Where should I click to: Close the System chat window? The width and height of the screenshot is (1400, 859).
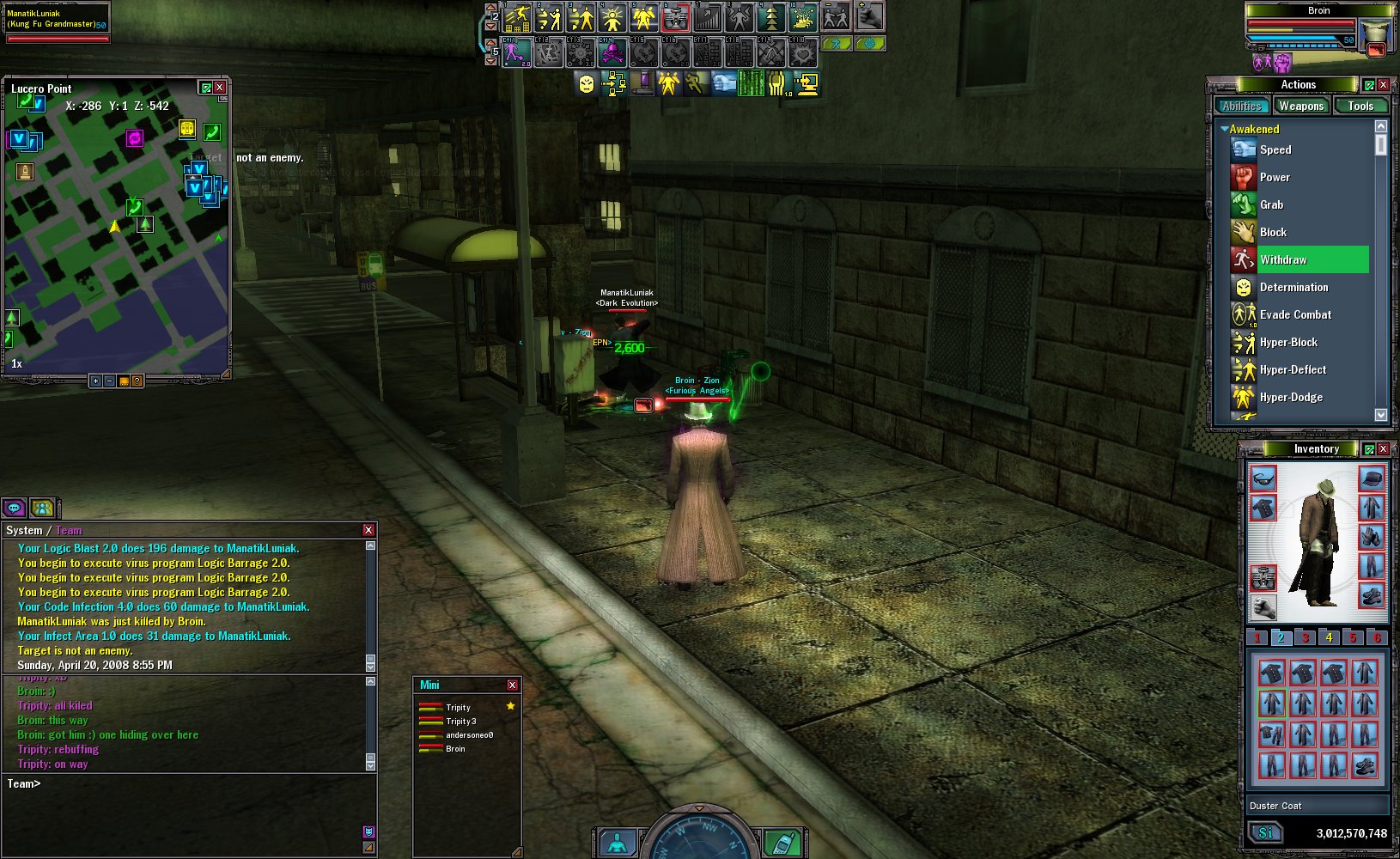[x=368, y=530]
